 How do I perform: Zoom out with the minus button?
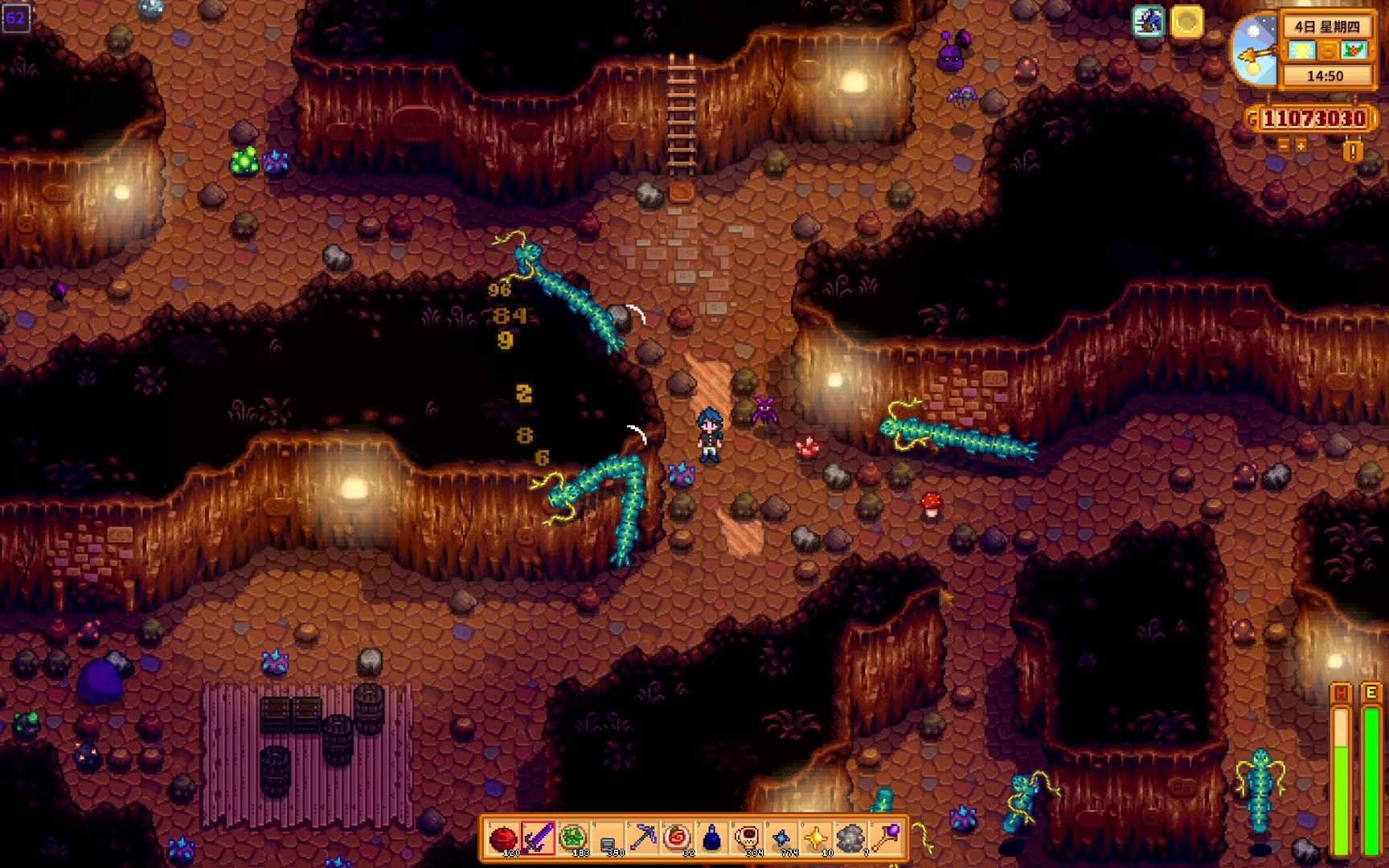coord(1284,145)
